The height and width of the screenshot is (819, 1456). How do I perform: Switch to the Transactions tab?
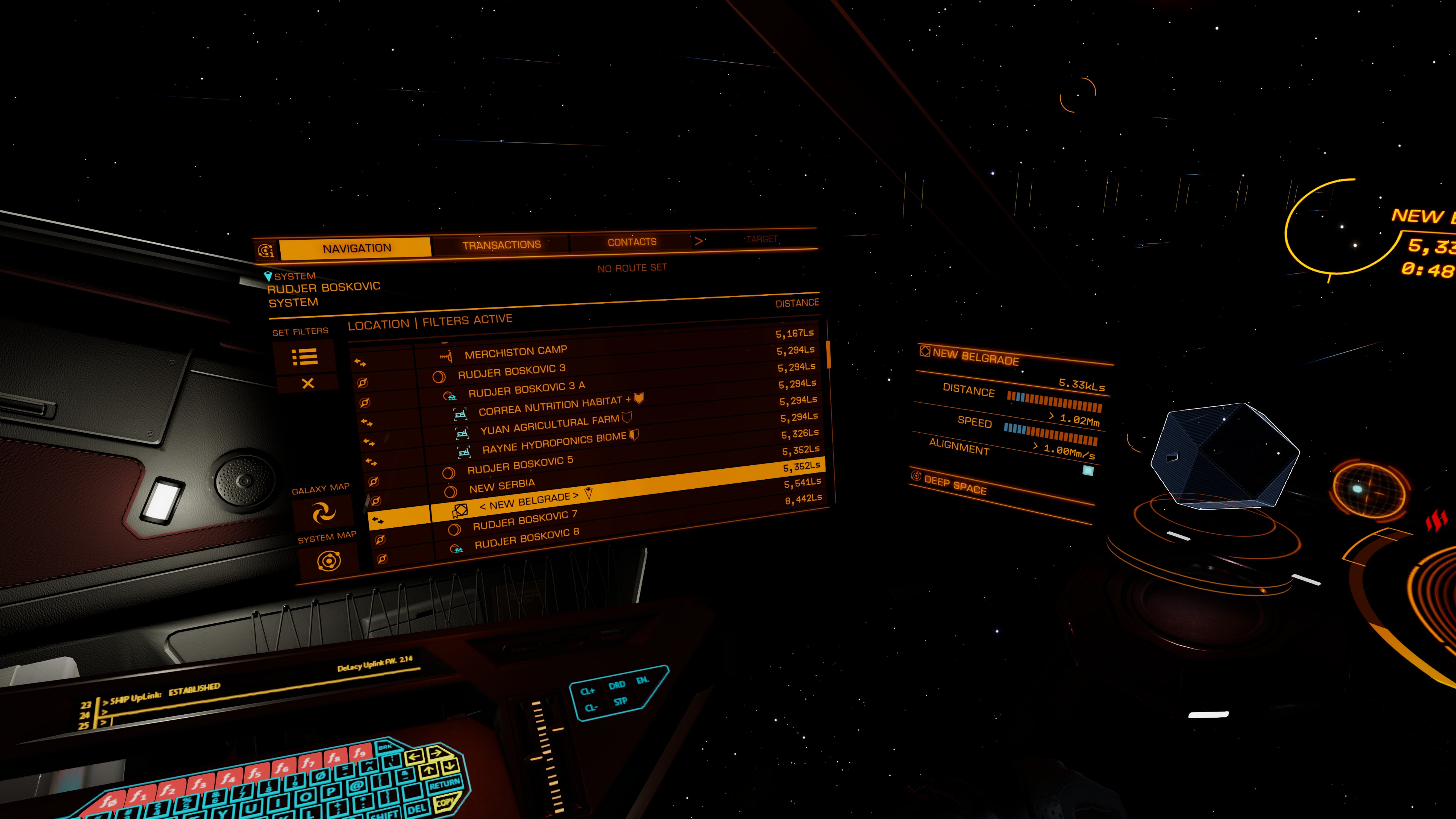point(501,245)
